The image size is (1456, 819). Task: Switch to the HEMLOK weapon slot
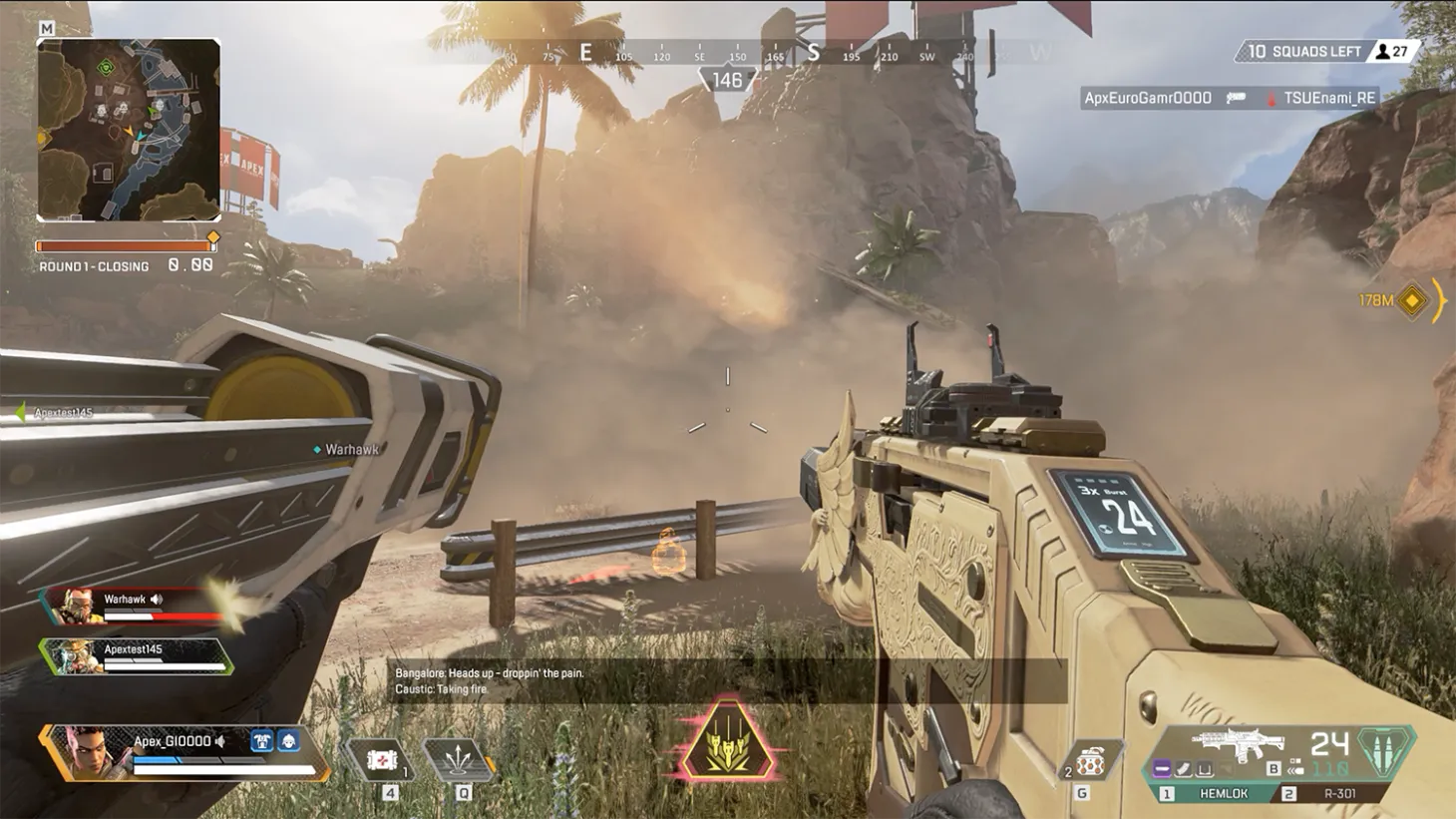[x=1224, y=793]
